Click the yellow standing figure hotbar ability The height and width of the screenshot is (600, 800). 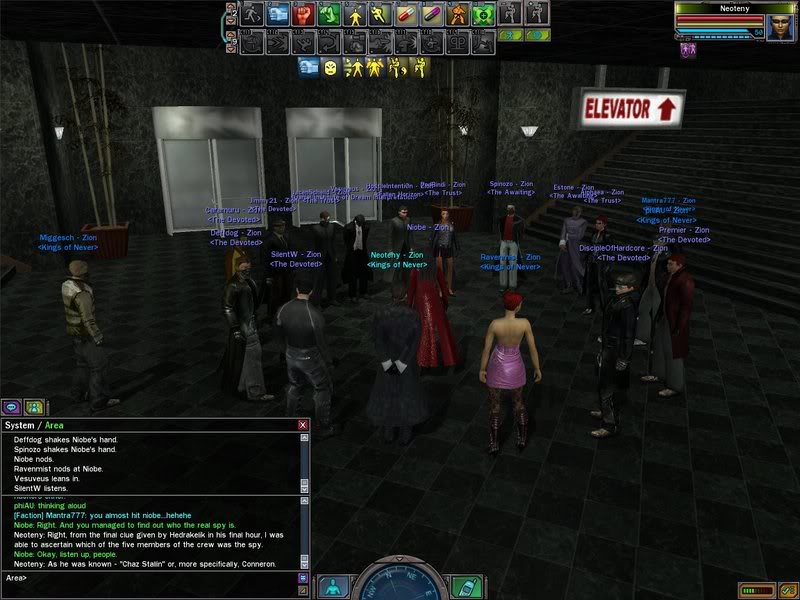pos(355,14)
